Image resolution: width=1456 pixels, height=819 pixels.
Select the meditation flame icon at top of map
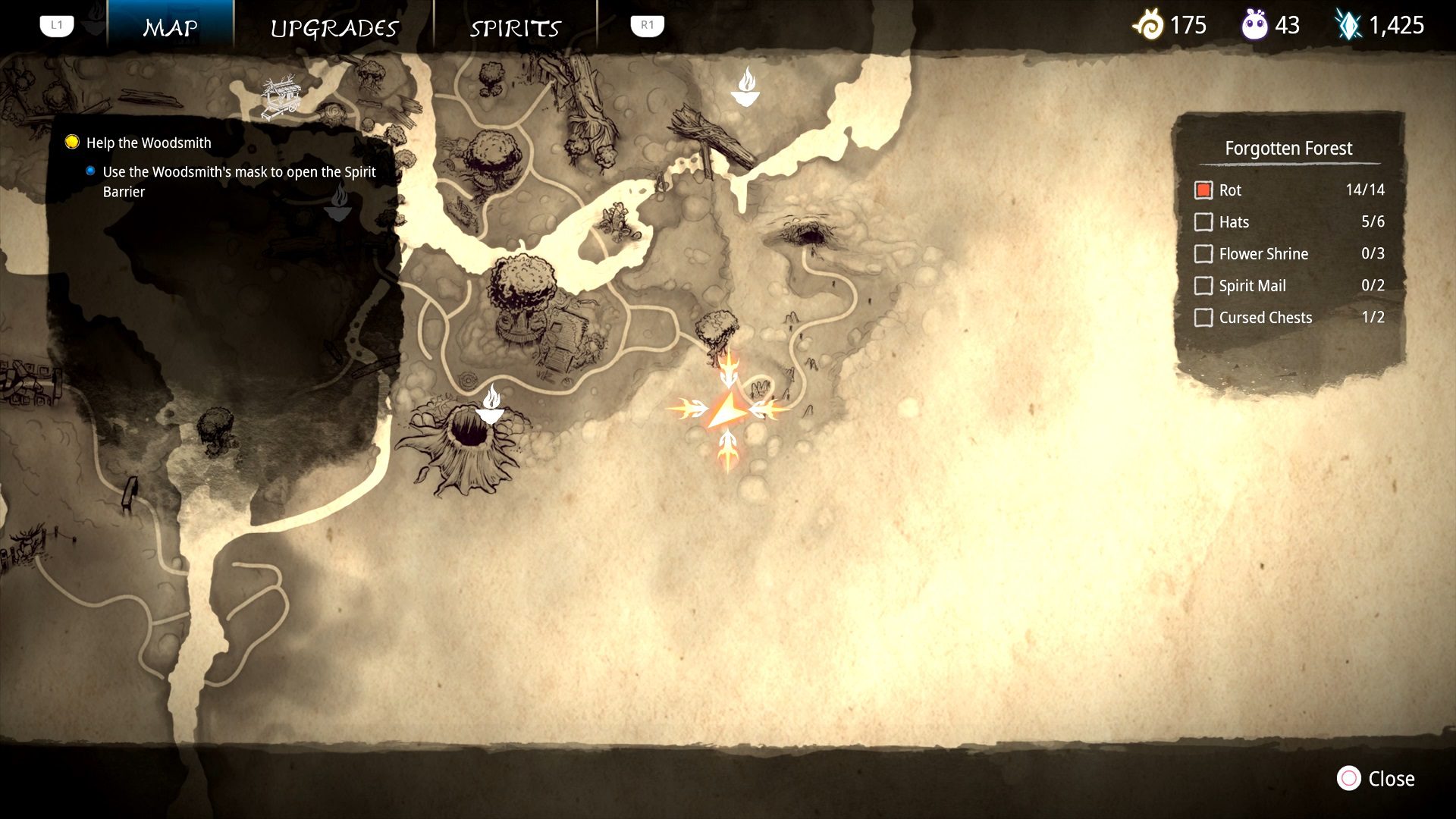click(x=748, y=86)
